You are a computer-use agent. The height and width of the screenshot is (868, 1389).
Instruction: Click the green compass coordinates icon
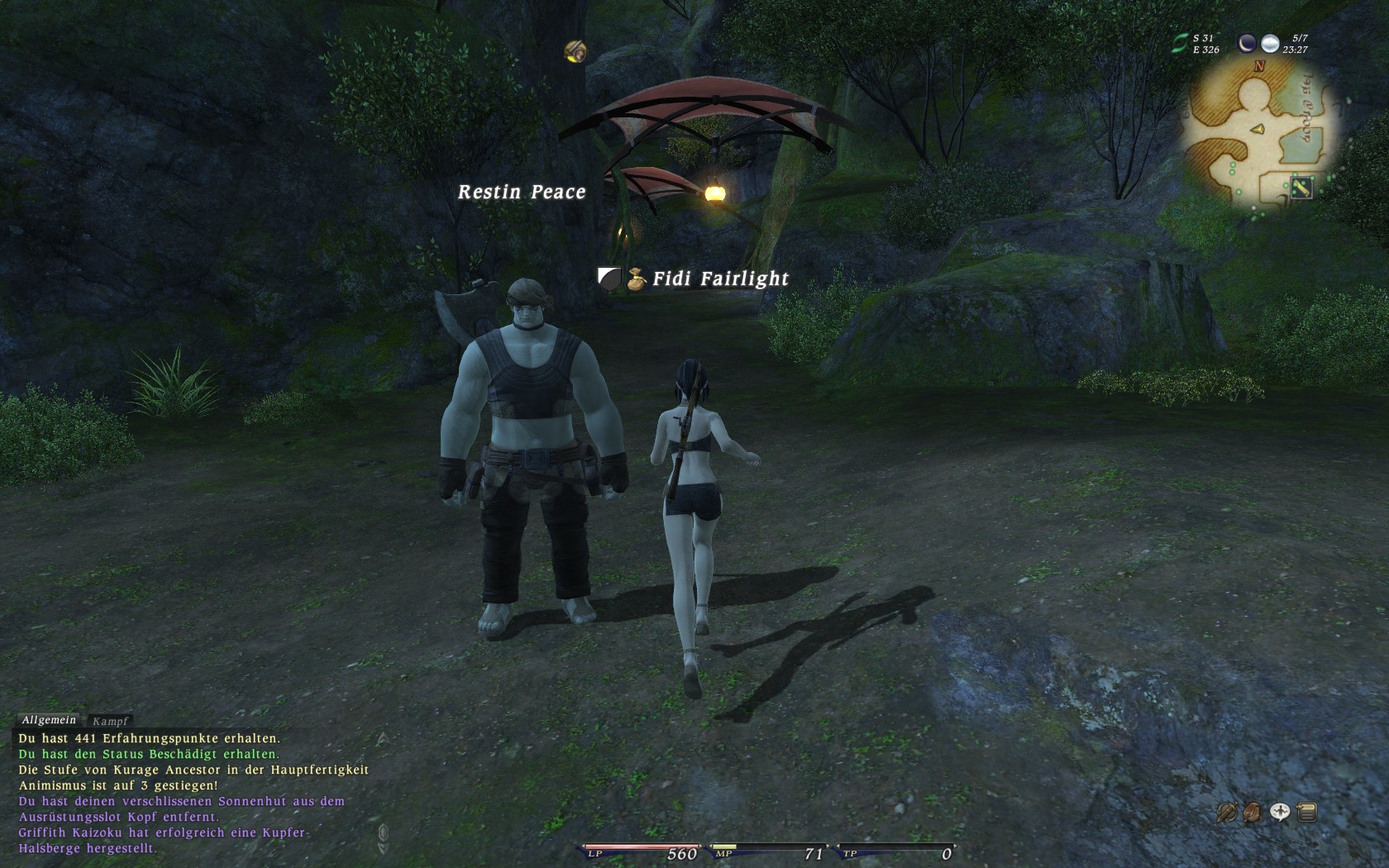pyautogui.click(x=1180, y=44)
